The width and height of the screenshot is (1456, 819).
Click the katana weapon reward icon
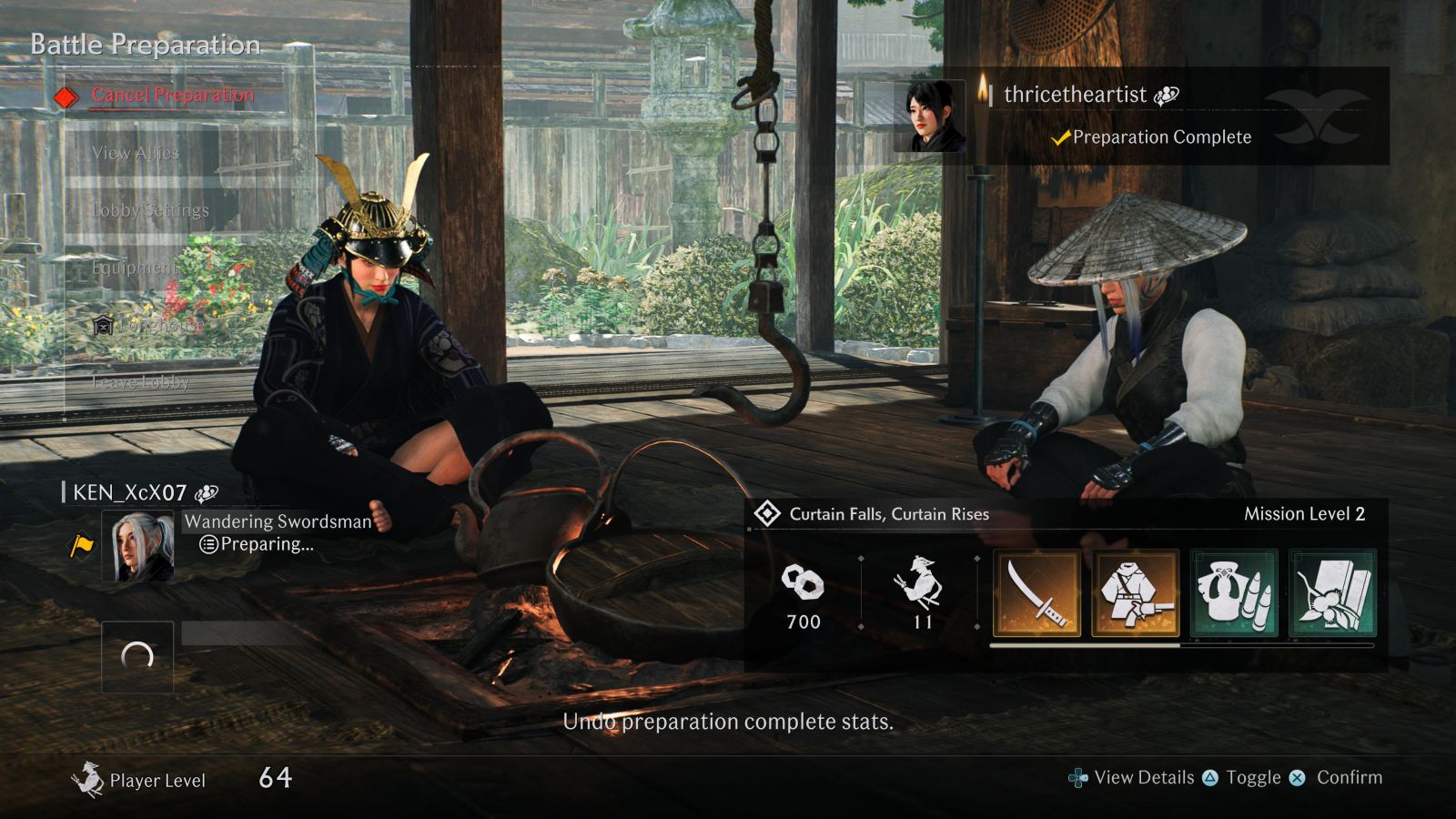[1037, 593]
